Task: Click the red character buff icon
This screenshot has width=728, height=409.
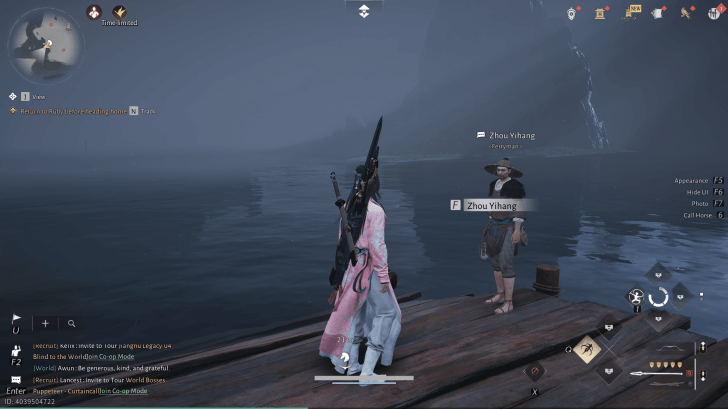Action: [94, 12]
